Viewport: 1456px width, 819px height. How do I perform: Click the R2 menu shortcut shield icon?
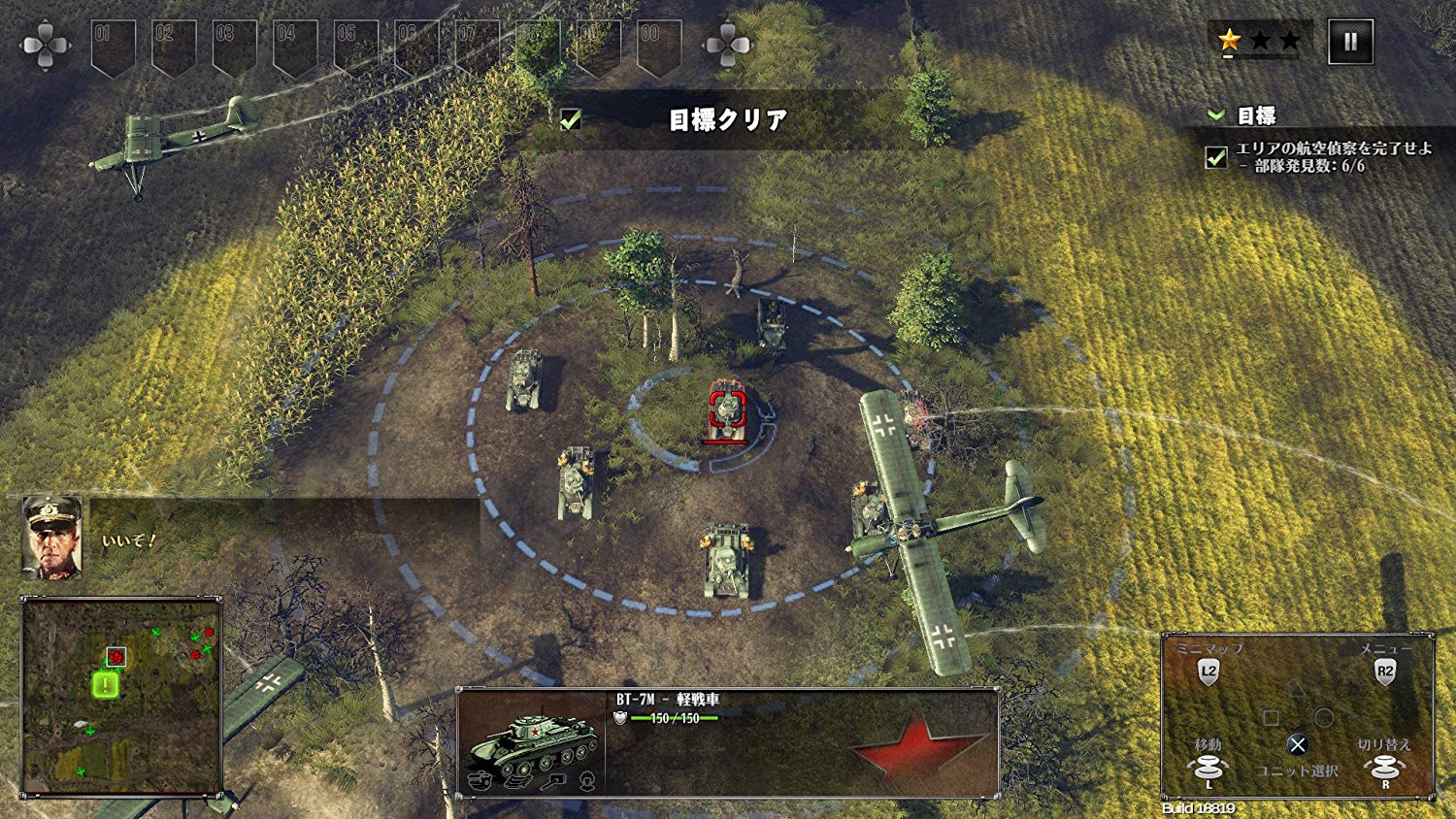pos(1385,672)
